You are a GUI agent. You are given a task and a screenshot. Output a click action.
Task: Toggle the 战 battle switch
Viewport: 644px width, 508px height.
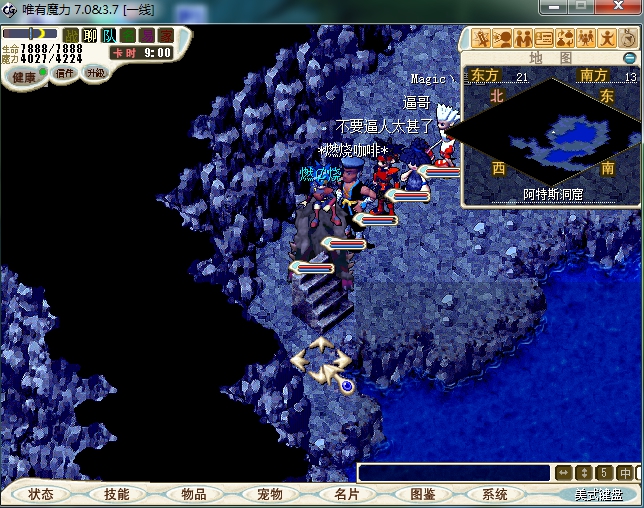click(x=72, y=36)
